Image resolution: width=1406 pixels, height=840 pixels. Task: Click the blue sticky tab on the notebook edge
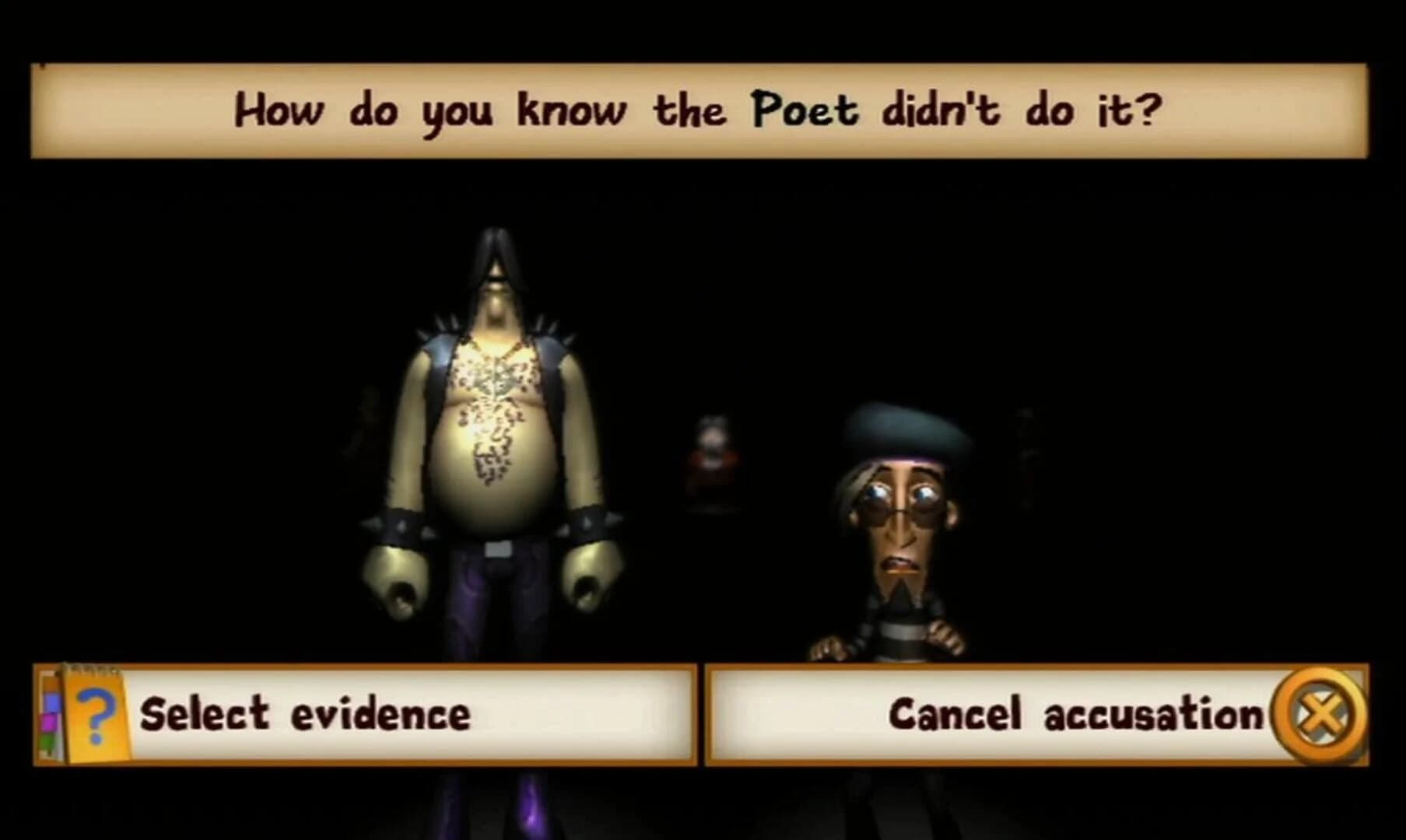(51, 702)
